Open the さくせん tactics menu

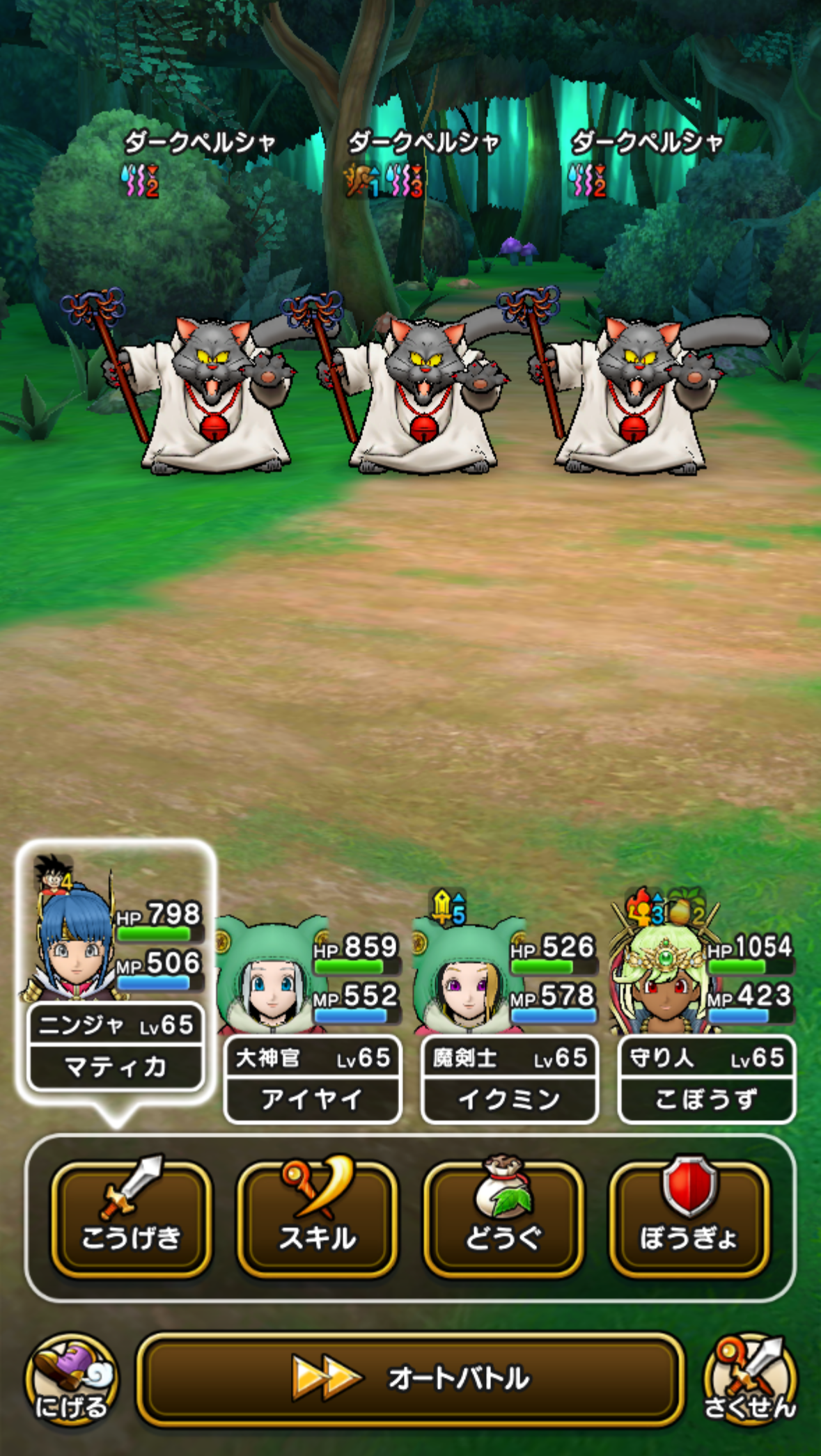(749, 1379)
